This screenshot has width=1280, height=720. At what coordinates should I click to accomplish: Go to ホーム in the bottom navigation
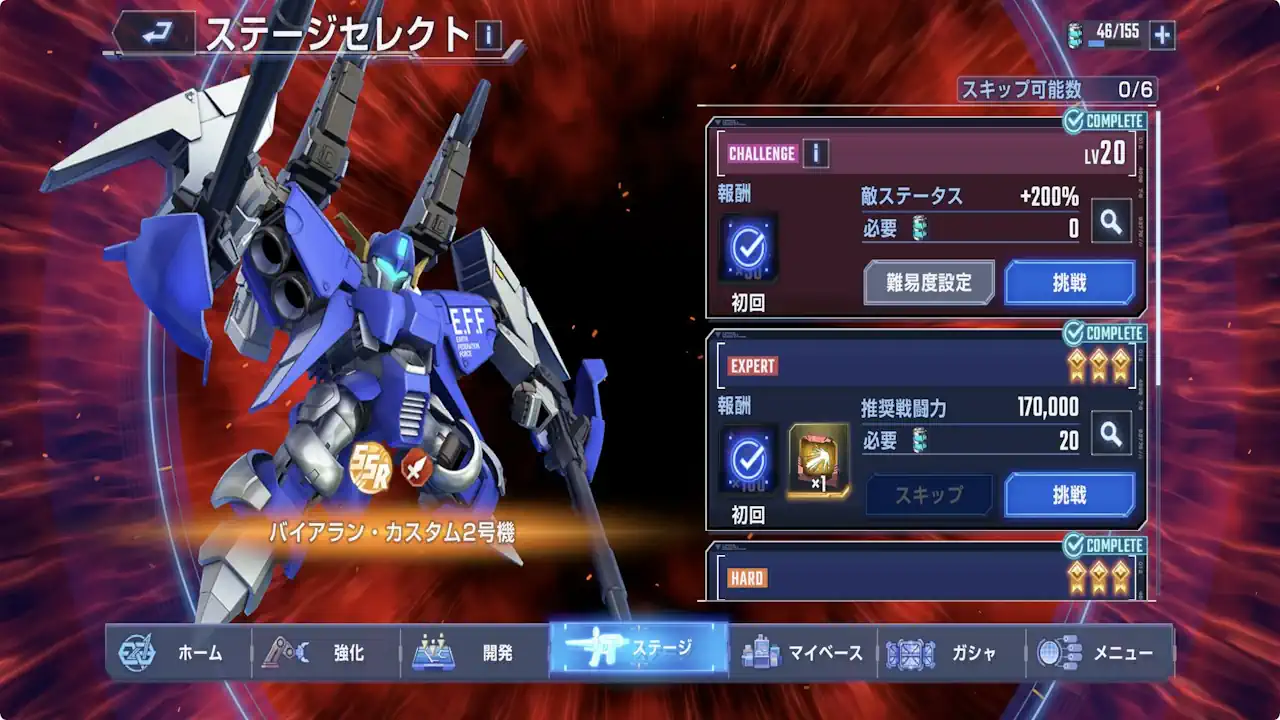point(177,653)
